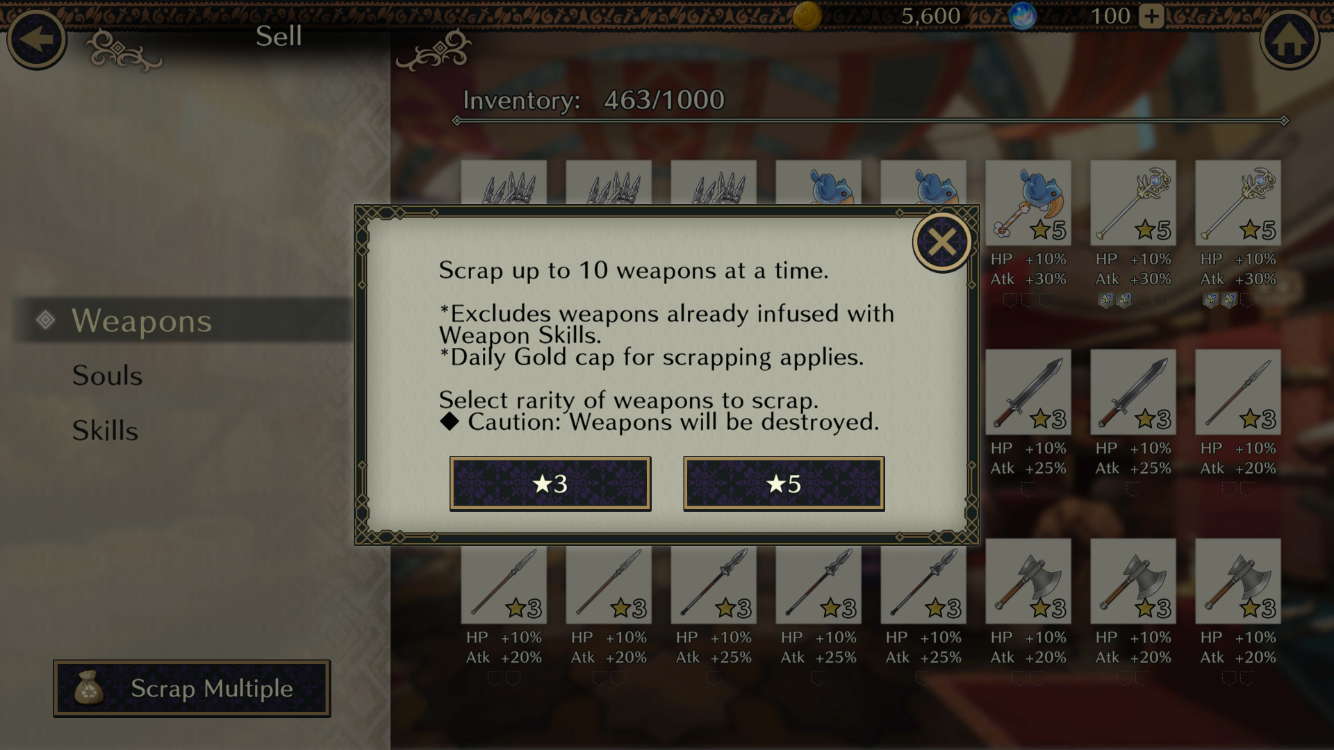
Task: Switch to the Souls category
Action: coord(107,376)
